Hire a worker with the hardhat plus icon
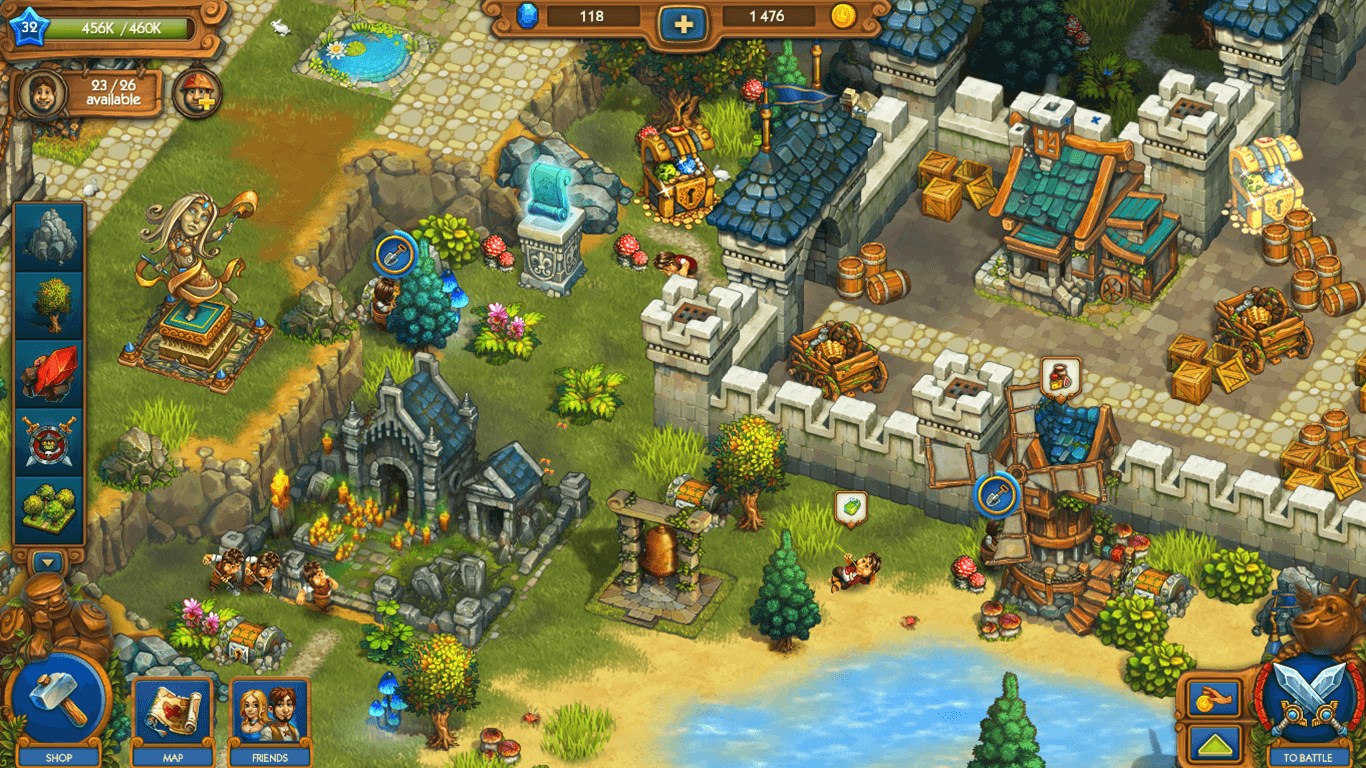Image resolution: width=1366 pixels, height=768 pixels. click(x=196, y=94)
